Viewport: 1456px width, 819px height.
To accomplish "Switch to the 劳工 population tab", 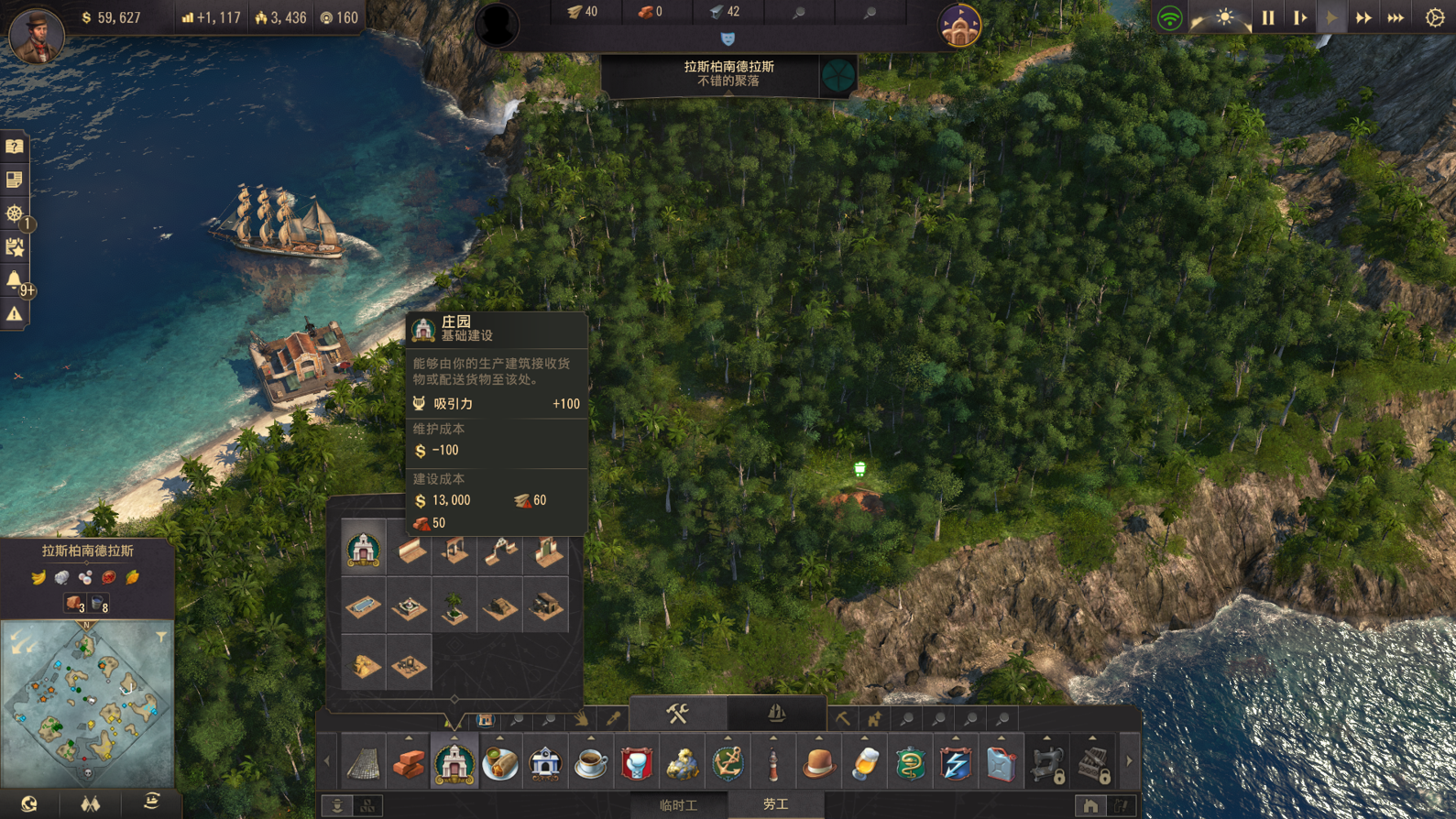I will coord(775,804).
